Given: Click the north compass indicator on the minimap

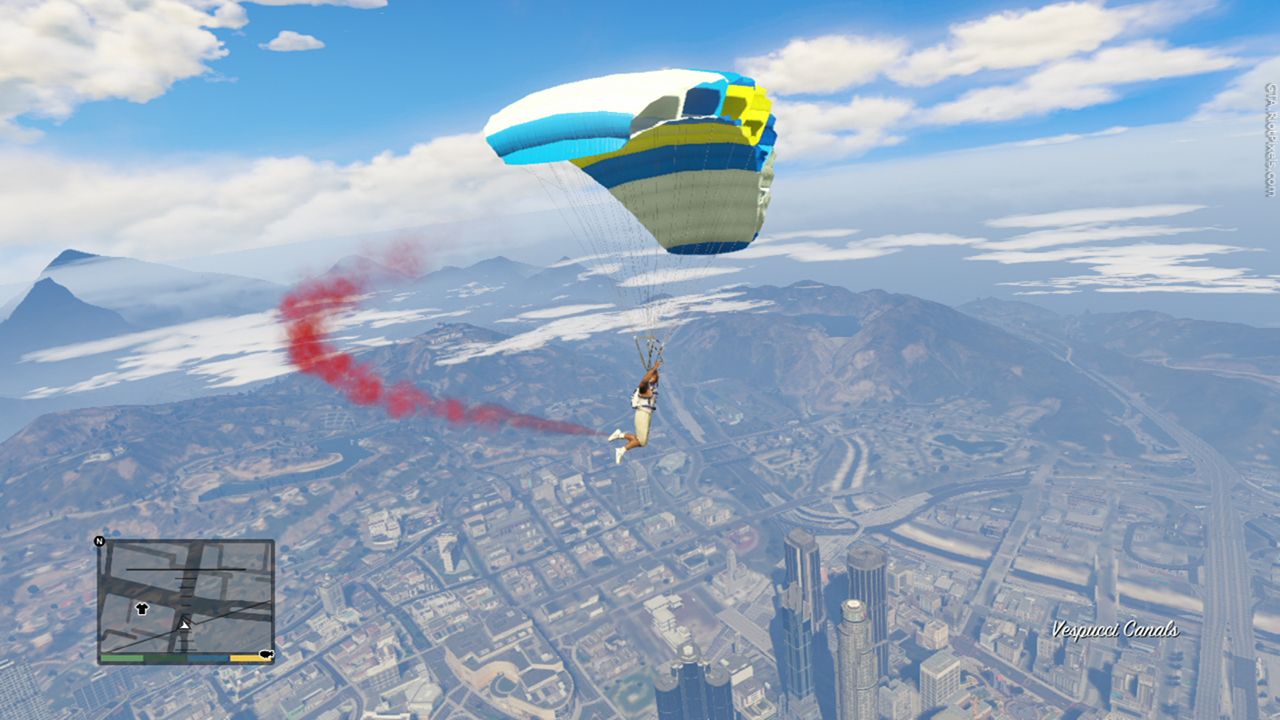Looking at the screenshot, I should [99, 542].
